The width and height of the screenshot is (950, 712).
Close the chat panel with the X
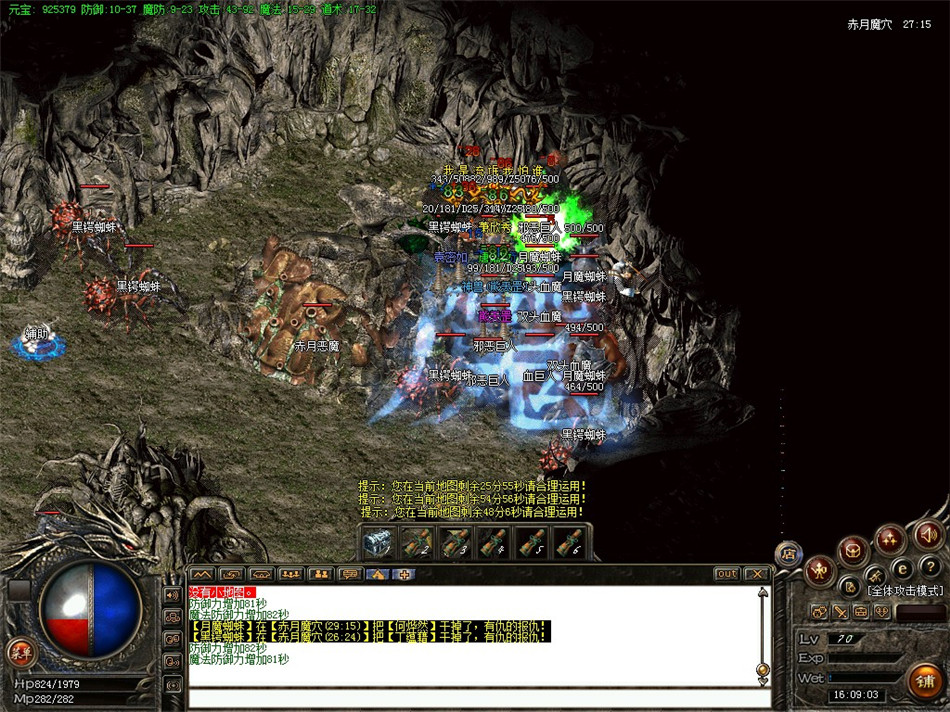[x=756, y=574]
